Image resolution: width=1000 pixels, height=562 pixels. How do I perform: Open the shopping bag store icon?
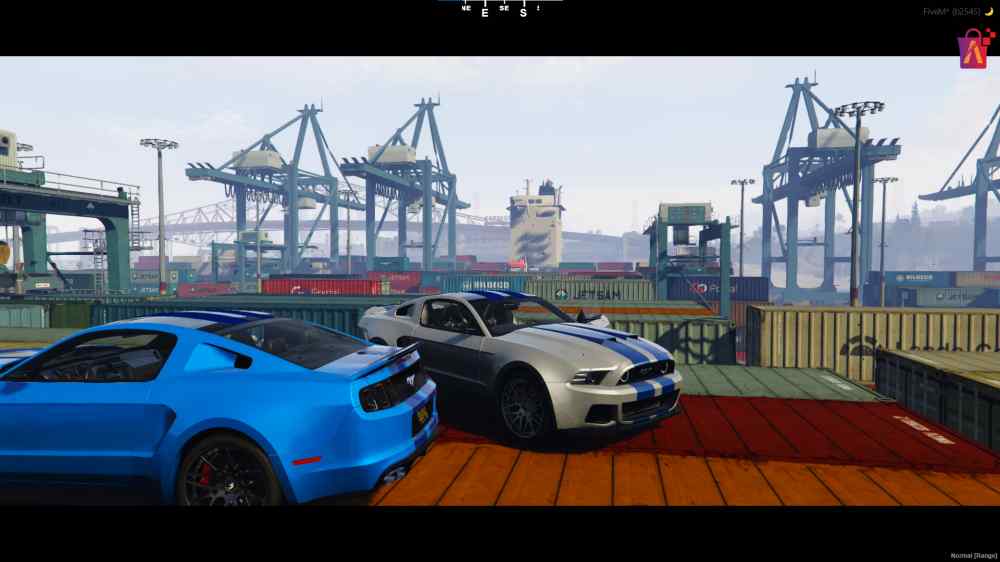(973, 48)
